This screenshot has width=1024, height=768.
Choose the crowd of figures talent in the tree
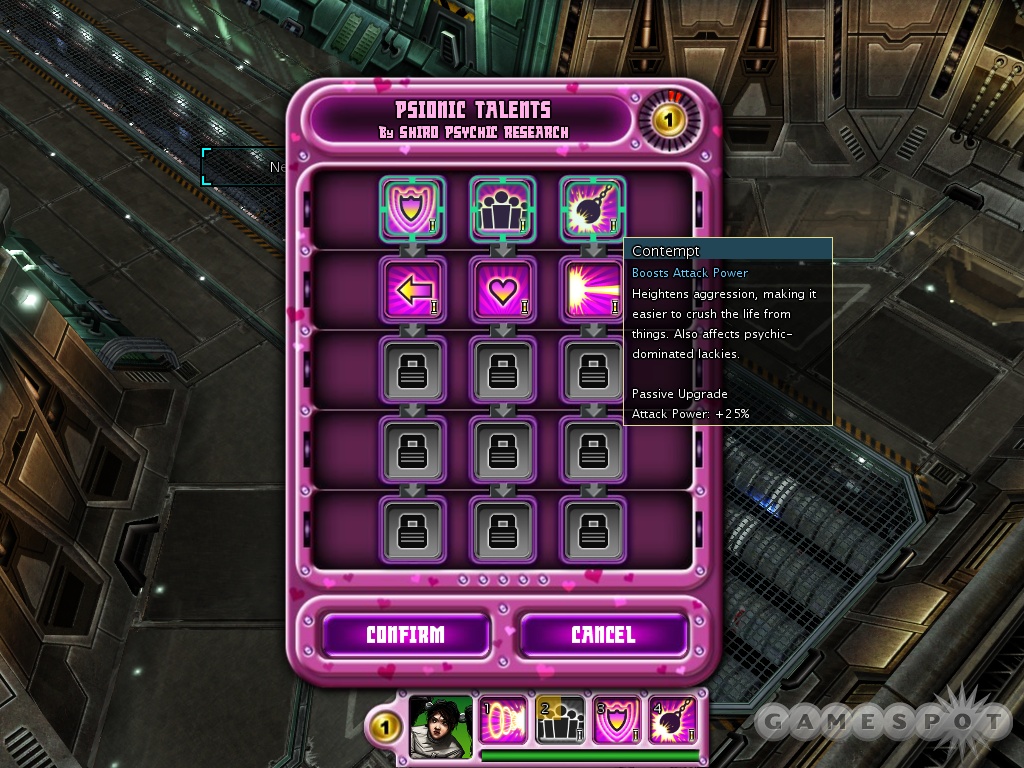pyautogui.click(x=503, y=208)
